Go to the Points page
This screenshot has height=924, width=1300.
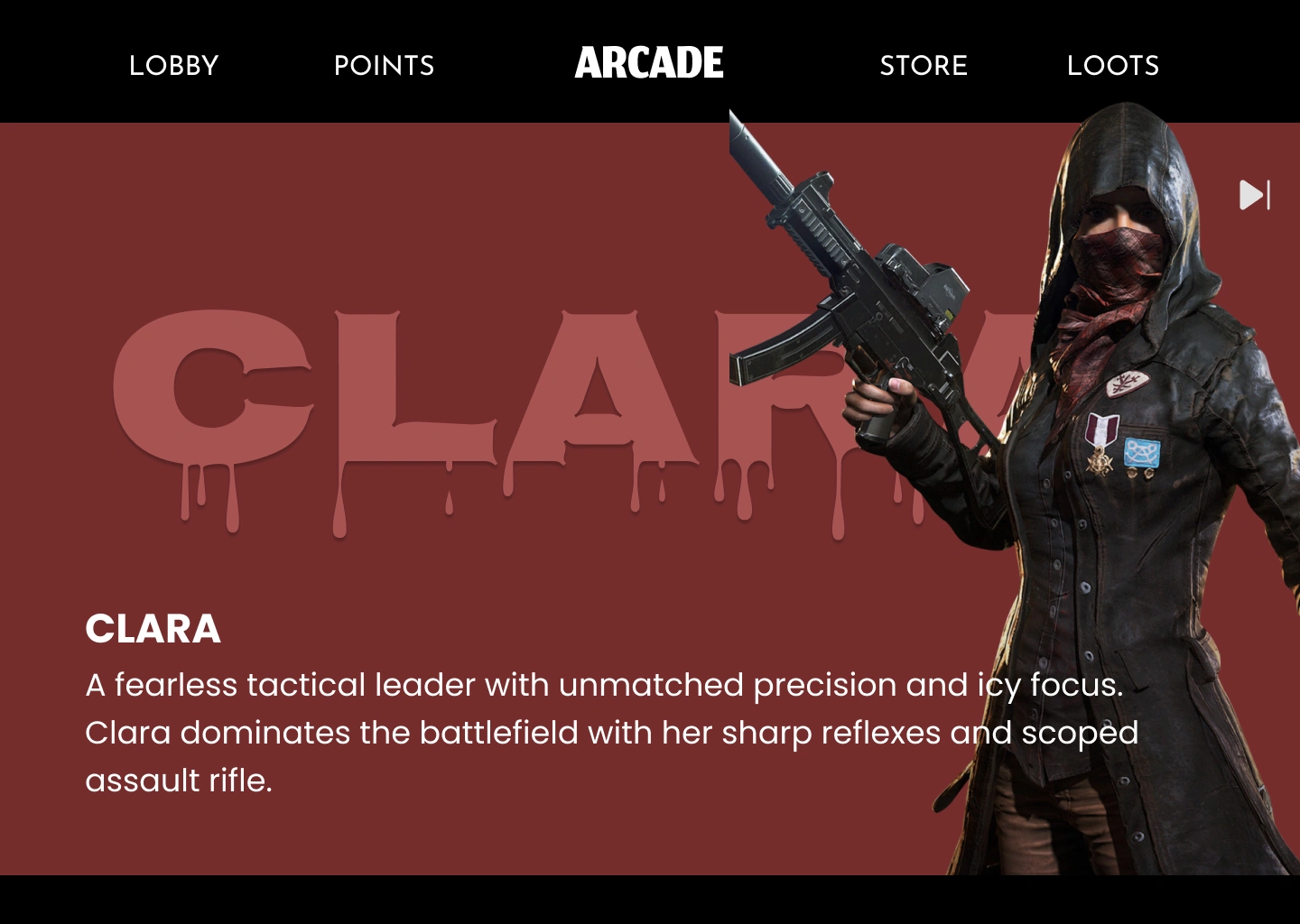384,65
